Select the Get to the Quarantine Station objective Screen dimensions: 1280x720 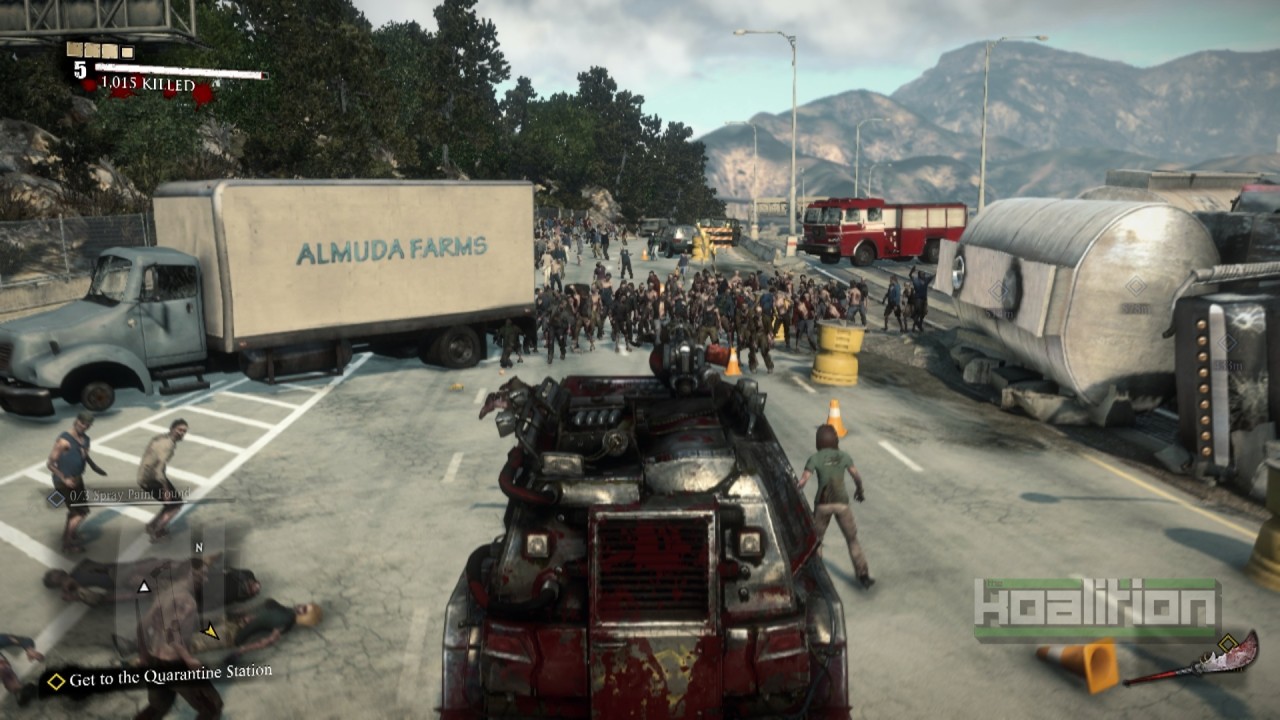click(x=160, y=677)
